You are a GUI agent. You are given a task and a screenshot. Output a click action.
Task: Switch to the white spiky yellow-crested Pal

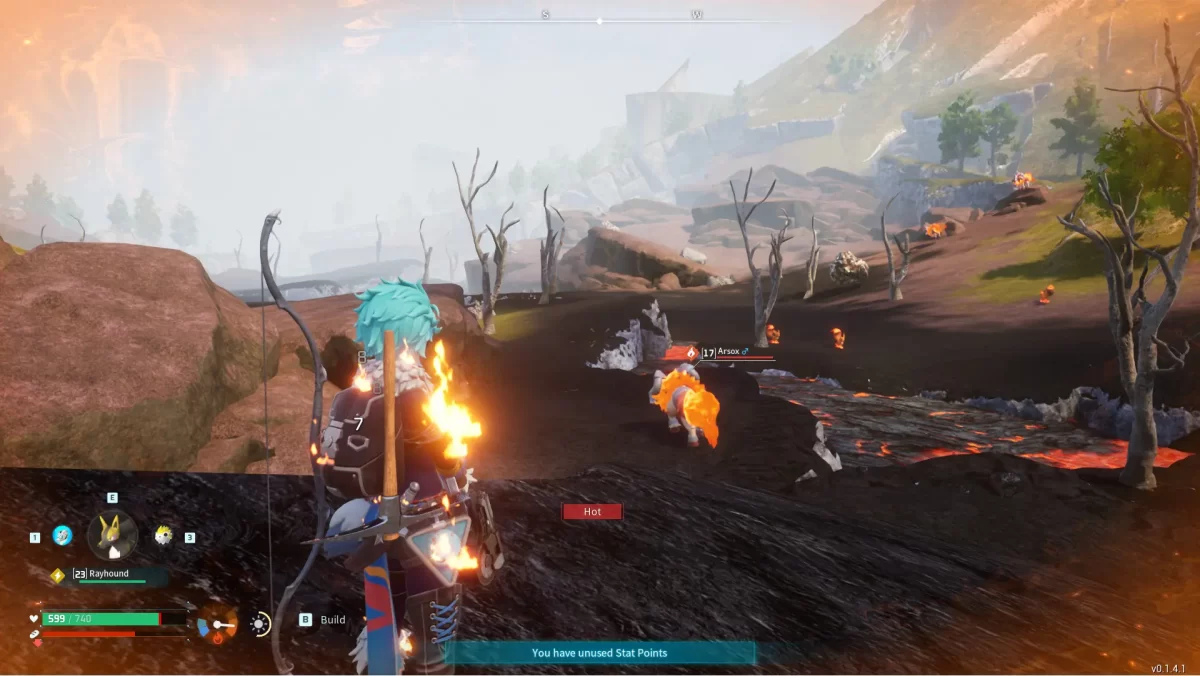pos(163,536)
